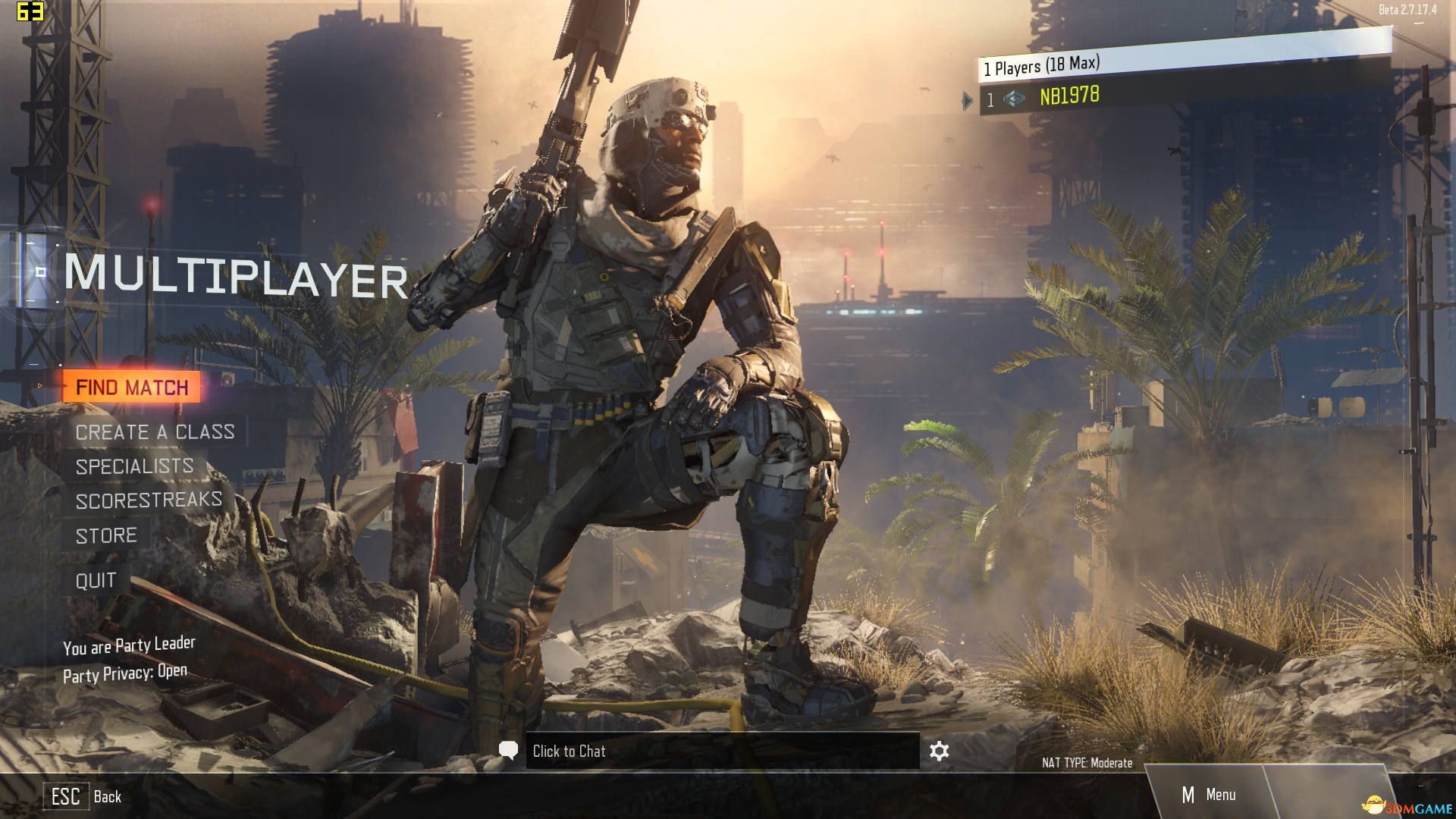The height and width of the screenshot is (819, 1456).
Task: Select Find Match in the multiplayer menu
Action: click(132, 388)
